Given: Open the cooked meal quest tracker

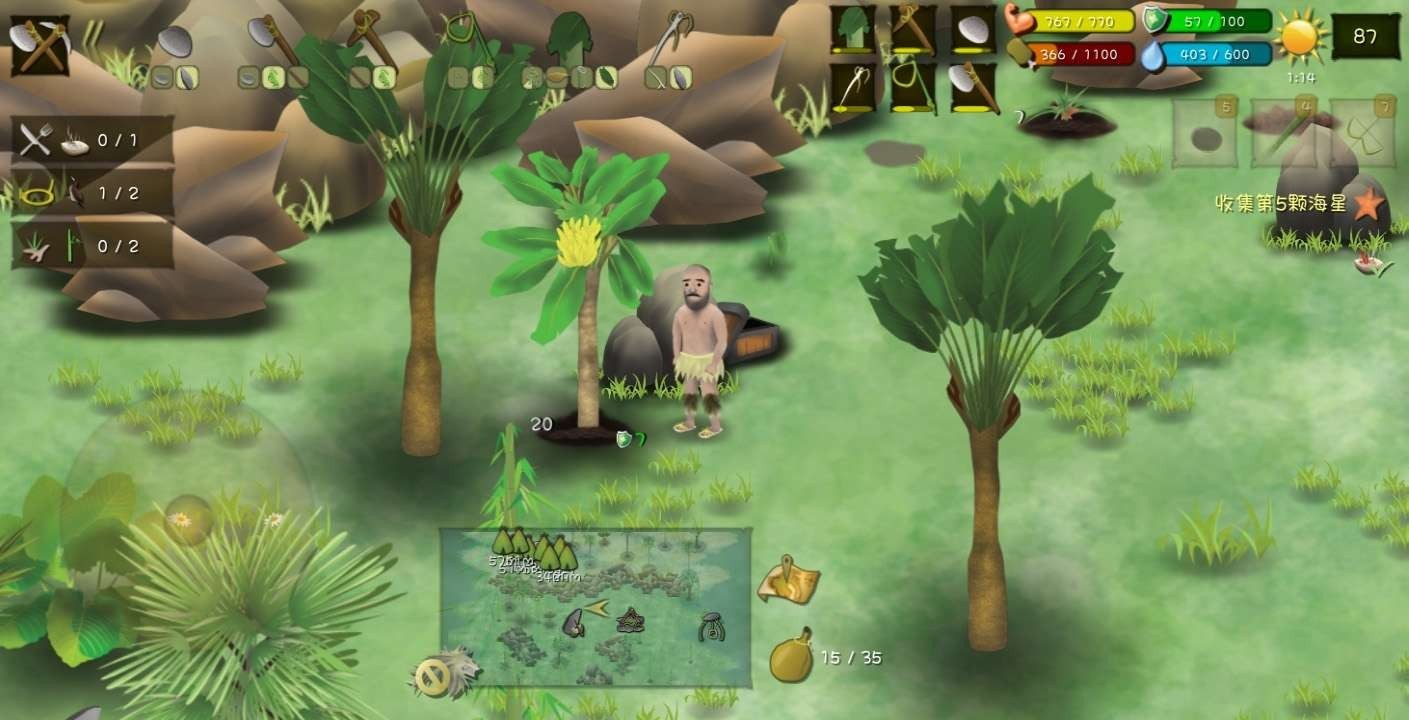Looking at the screenshot, I should pyautogui.click(x=92, y=140).
